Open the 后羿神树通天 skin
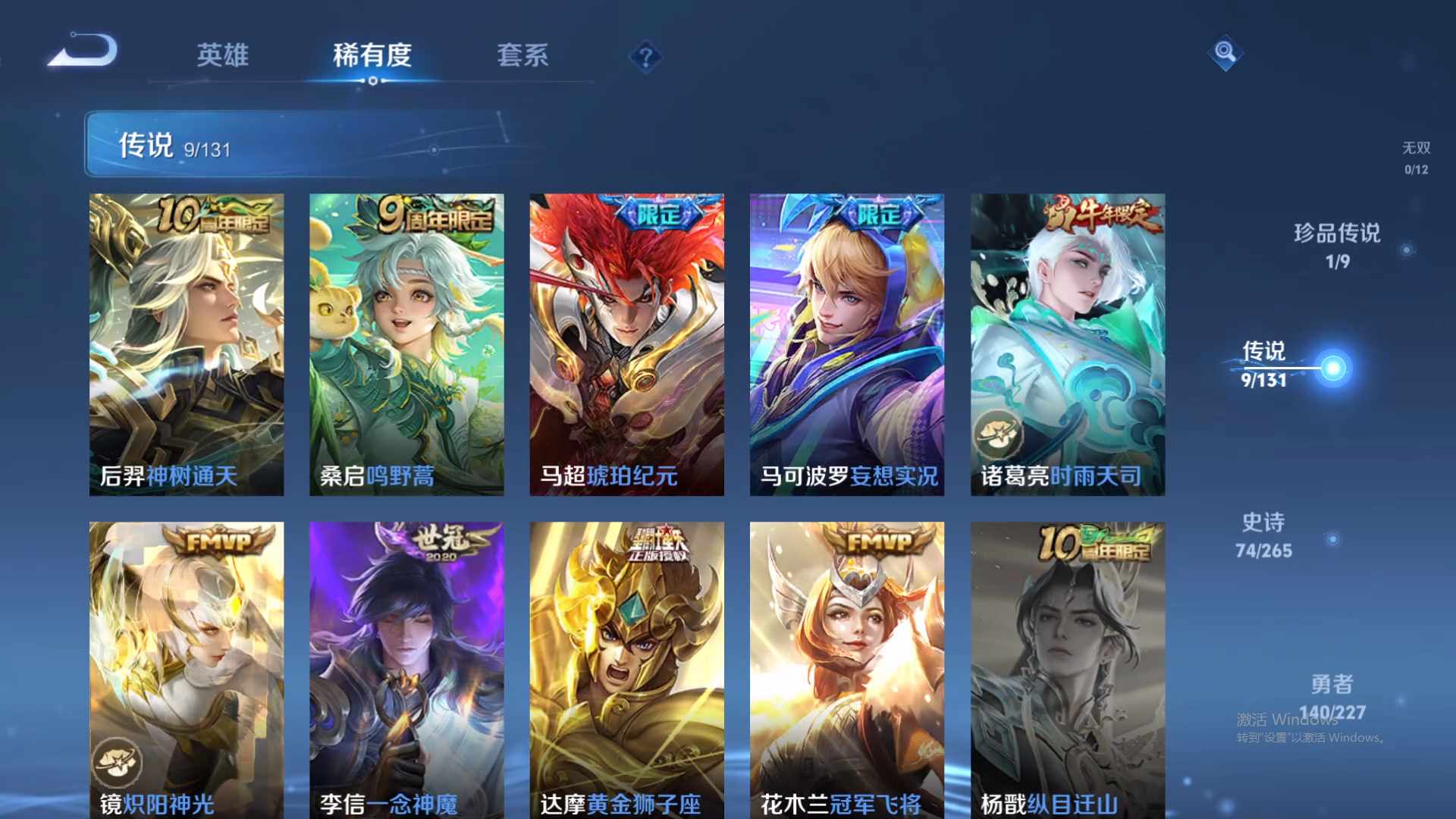Screen dimensions: 1456x819 click(187, 341)
